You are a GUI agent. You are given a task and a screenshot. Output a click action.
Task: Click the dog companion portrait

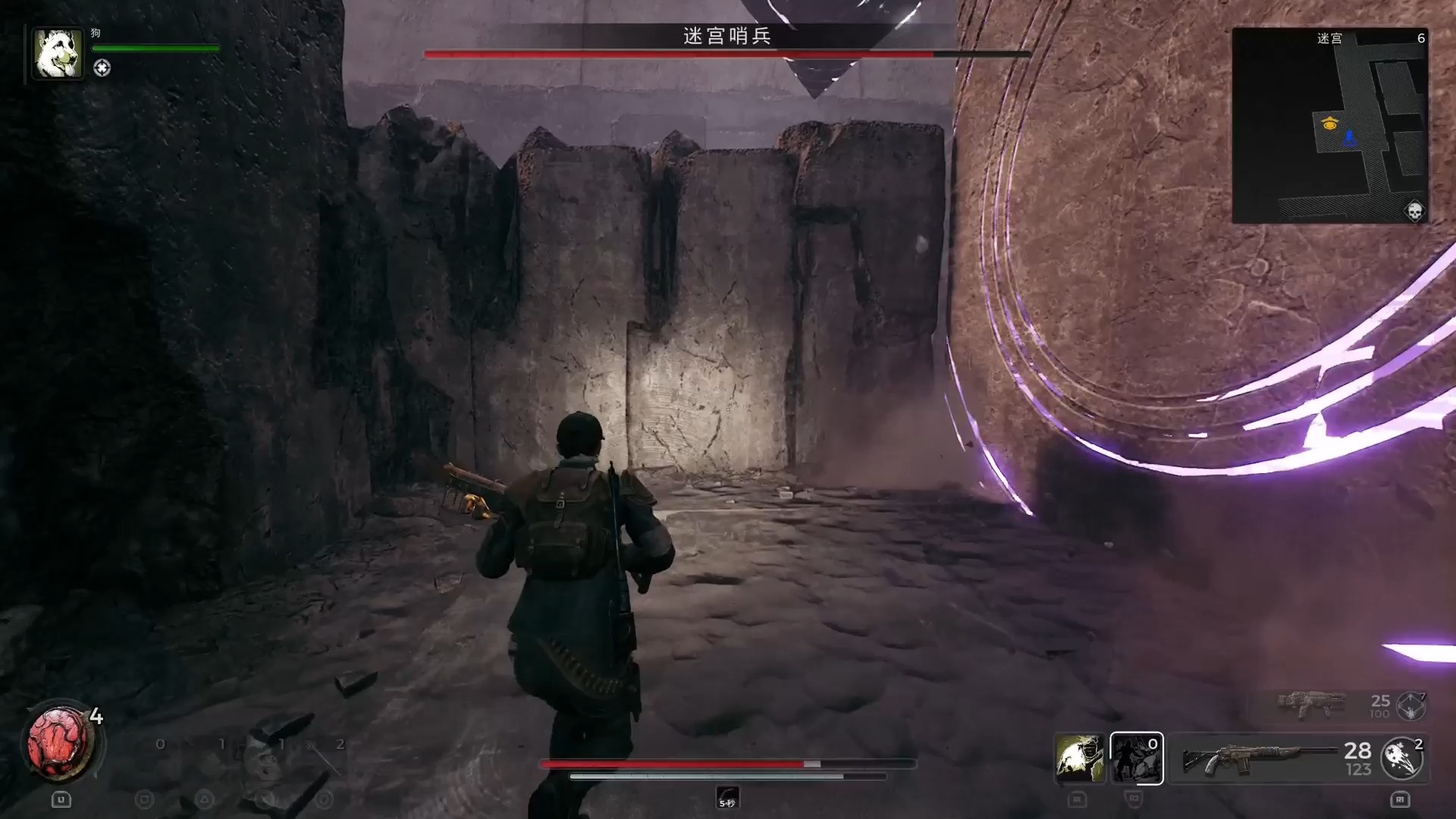point(58,53)
